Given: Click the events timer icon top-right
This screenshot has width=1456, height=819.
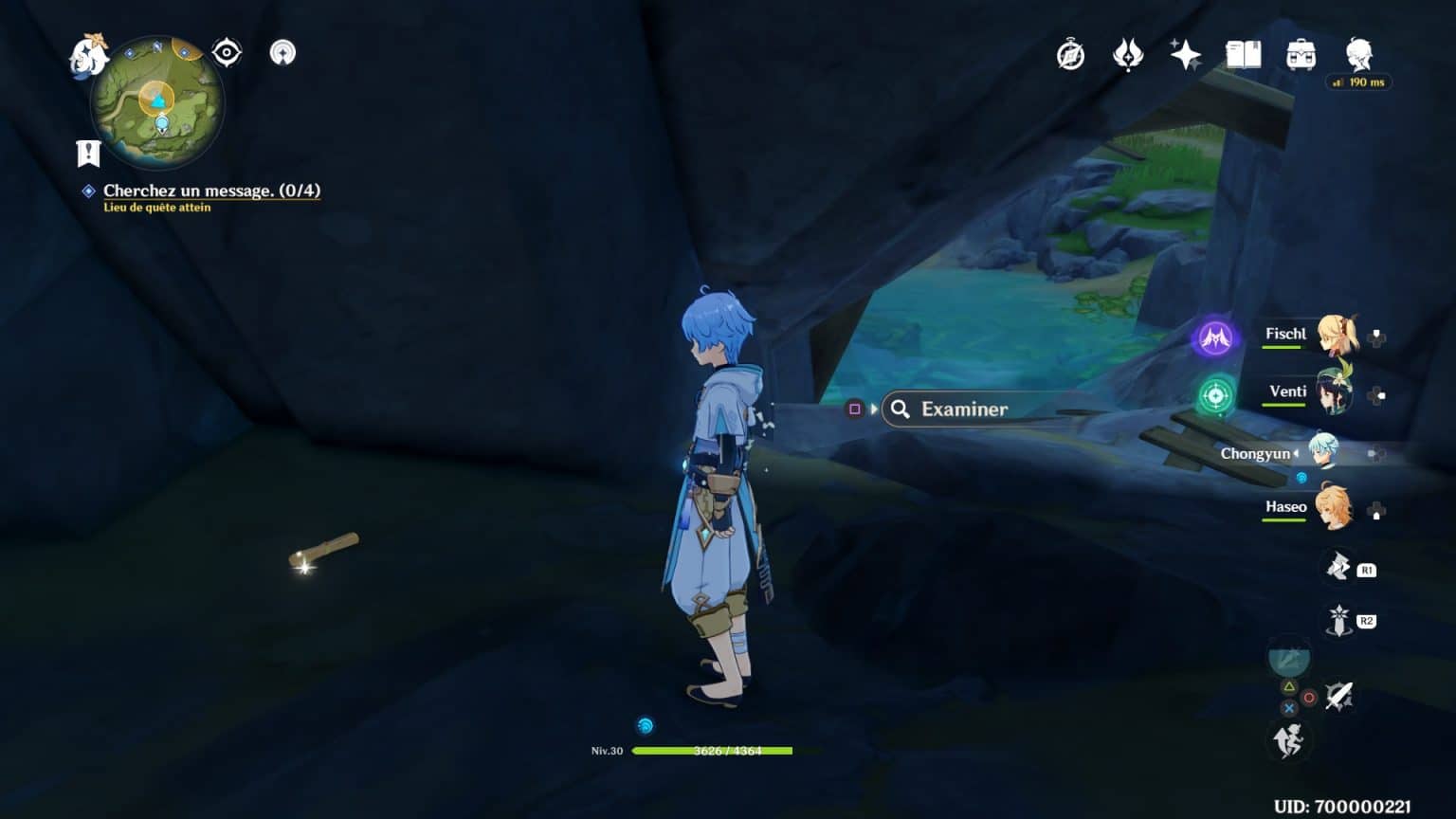Looking at the screenshot, I should click(x=1068, y=55).
